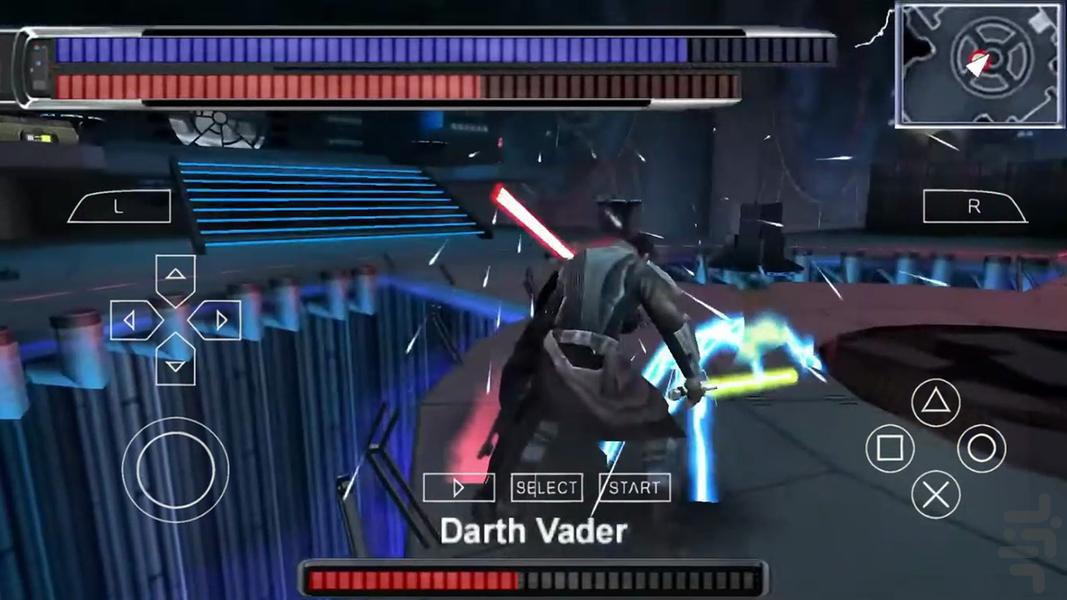Tap the D-pad left arrow
The image size is (1067, 600).
pyautogui.click(x=130, y=320)
